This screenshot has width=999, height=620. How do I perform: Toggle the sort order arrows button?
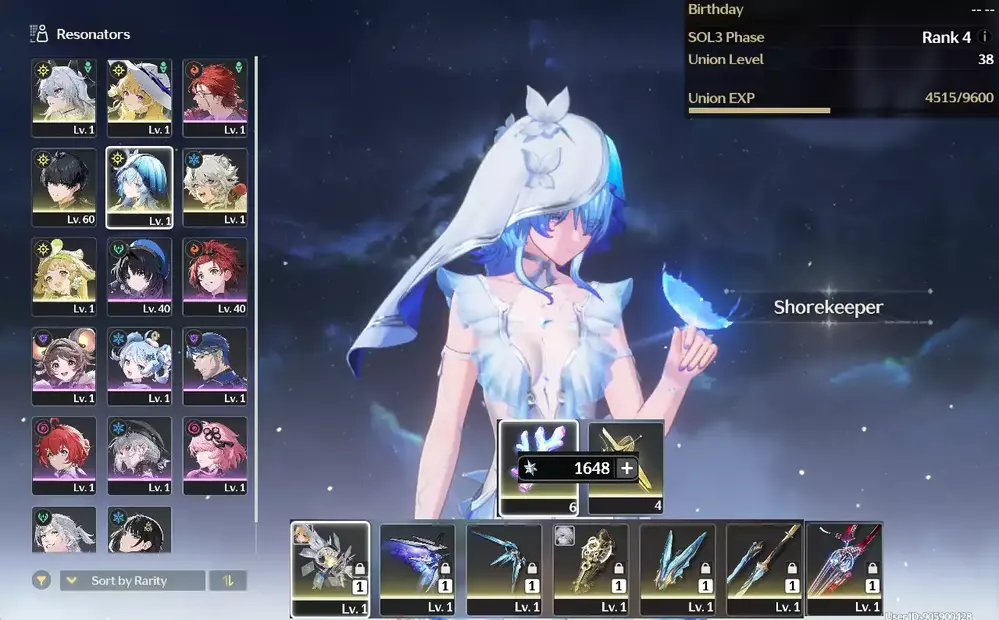coord(228,581)
